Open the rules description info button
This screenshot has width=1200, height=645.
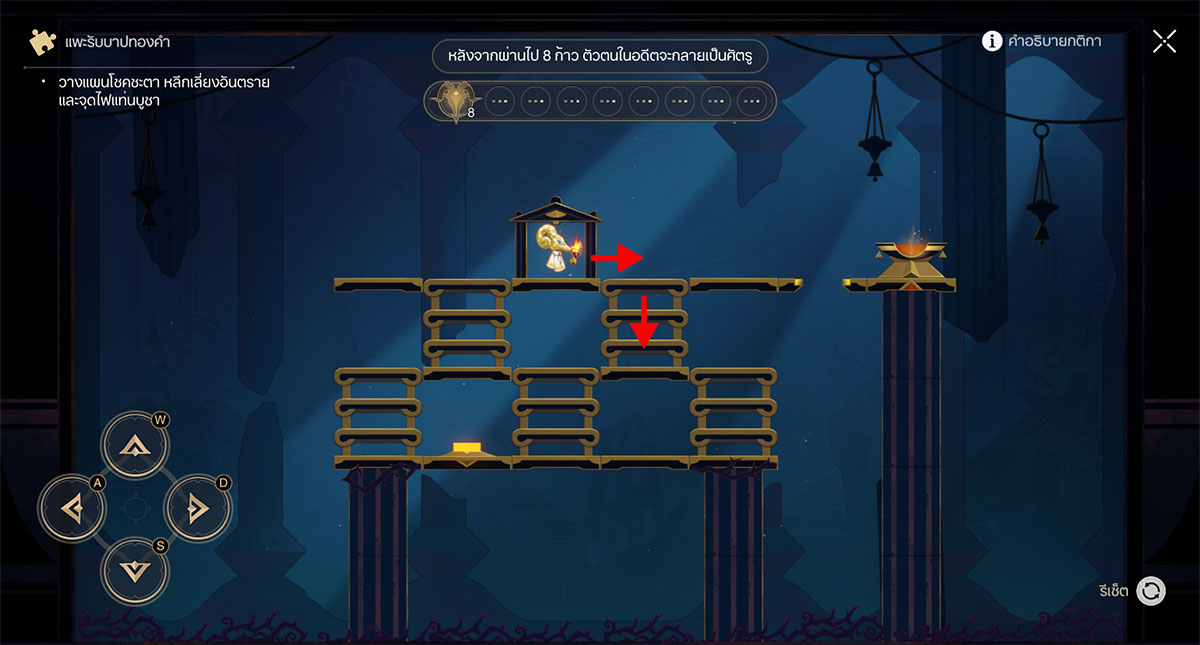(992, 41)
